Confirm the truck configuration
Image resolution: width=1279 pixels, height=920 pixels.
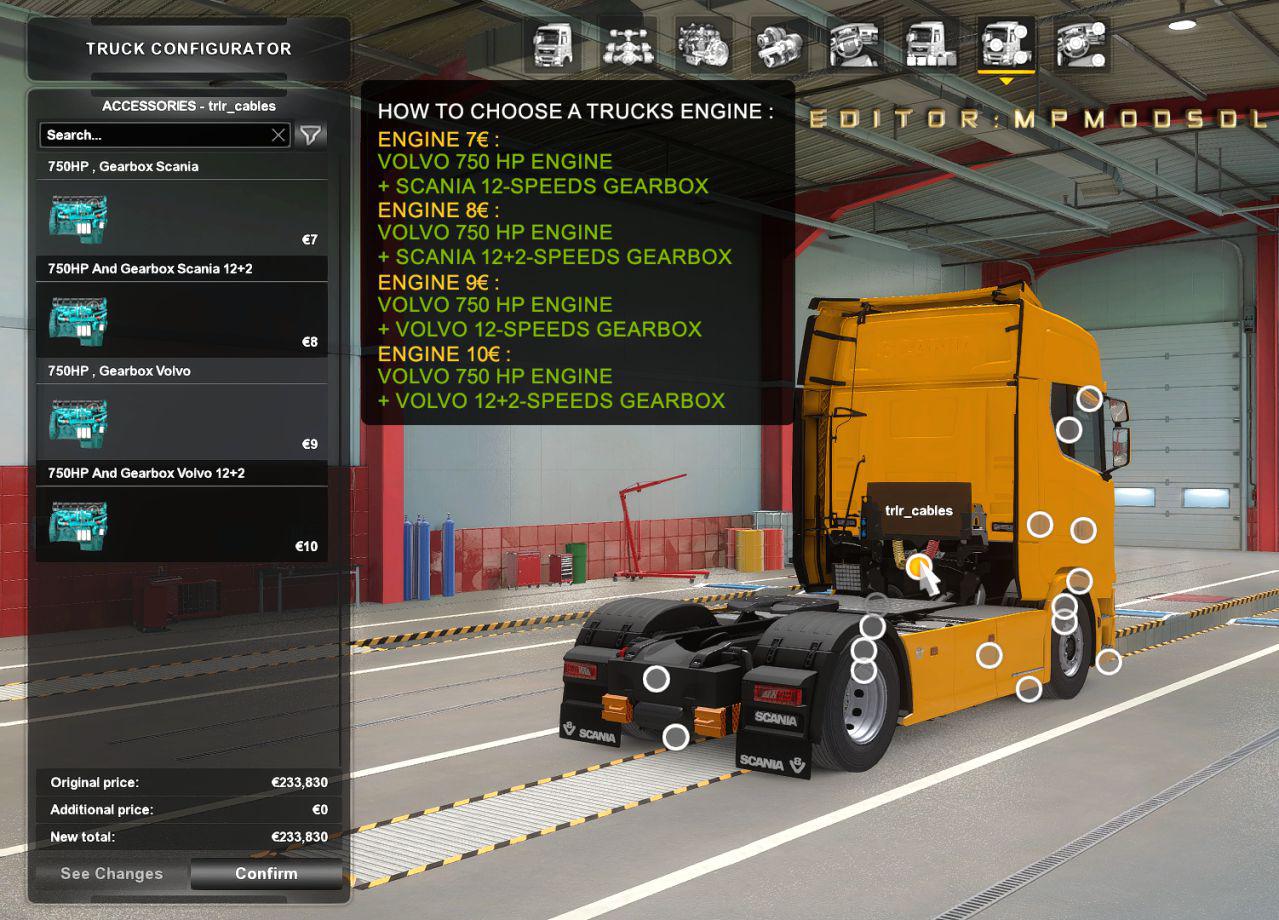click(266, 874)
